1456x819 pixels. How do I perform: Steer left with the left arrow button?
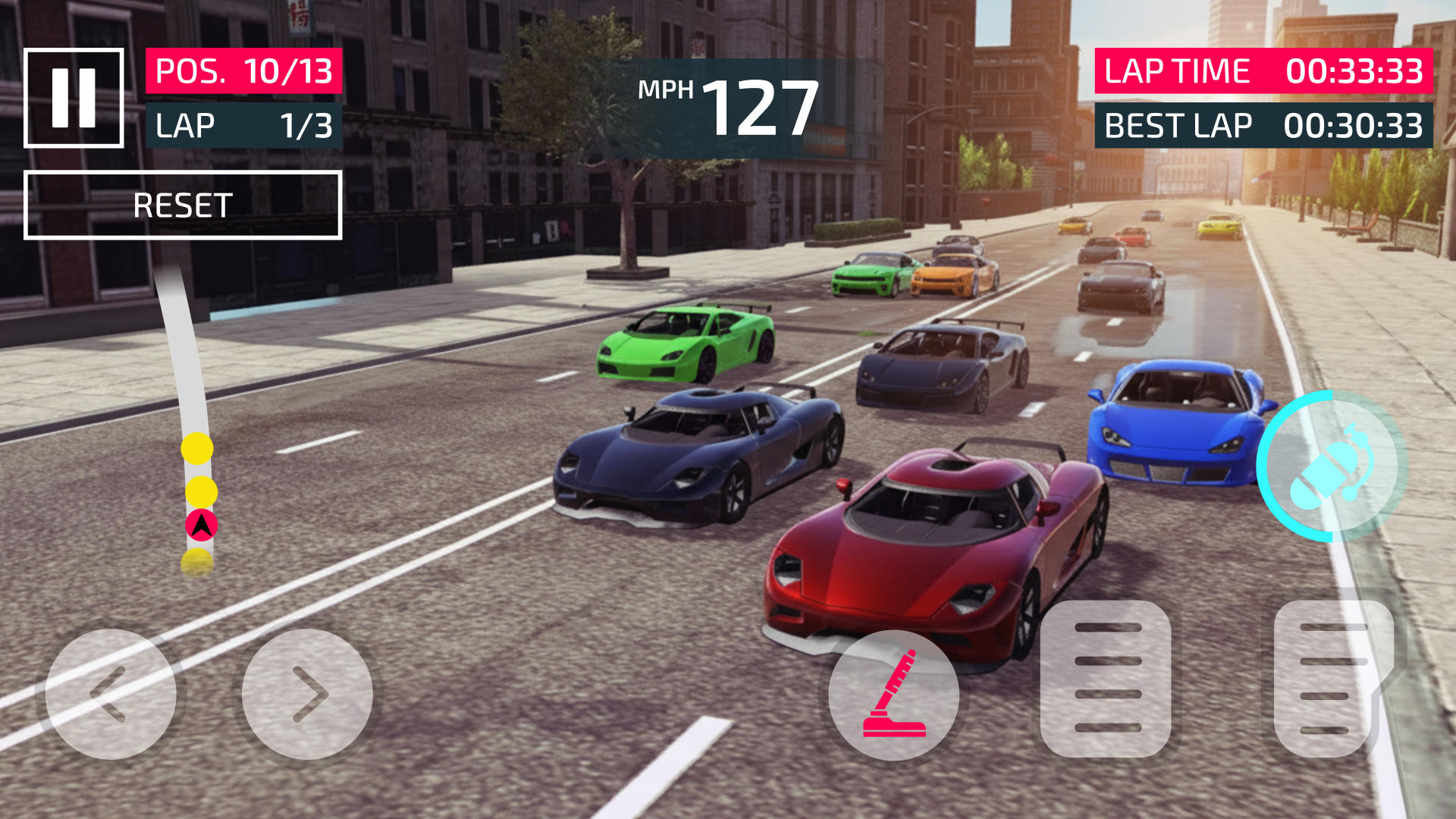111,694
